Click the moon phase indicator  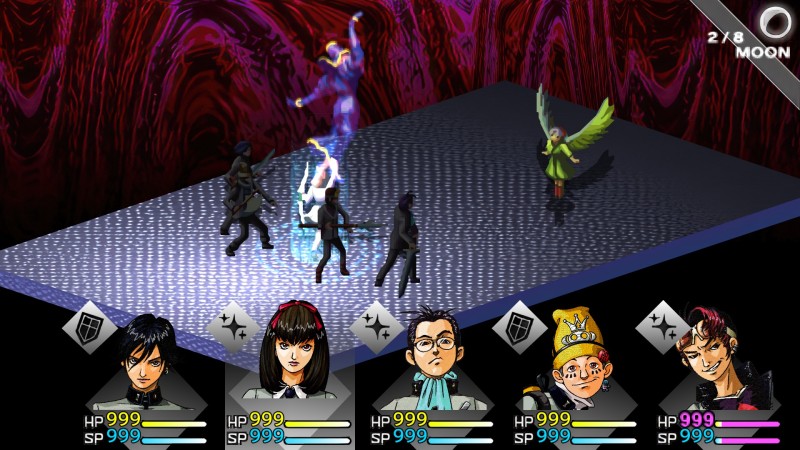tap(772, 22)
